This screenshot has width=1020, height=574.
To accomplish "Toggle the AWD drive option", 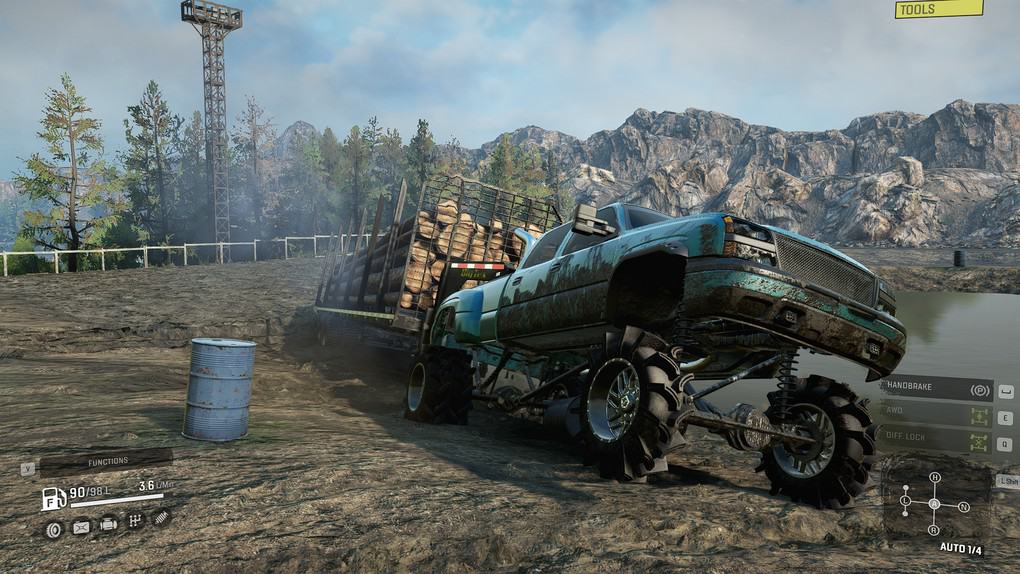I will pos(936,417).
